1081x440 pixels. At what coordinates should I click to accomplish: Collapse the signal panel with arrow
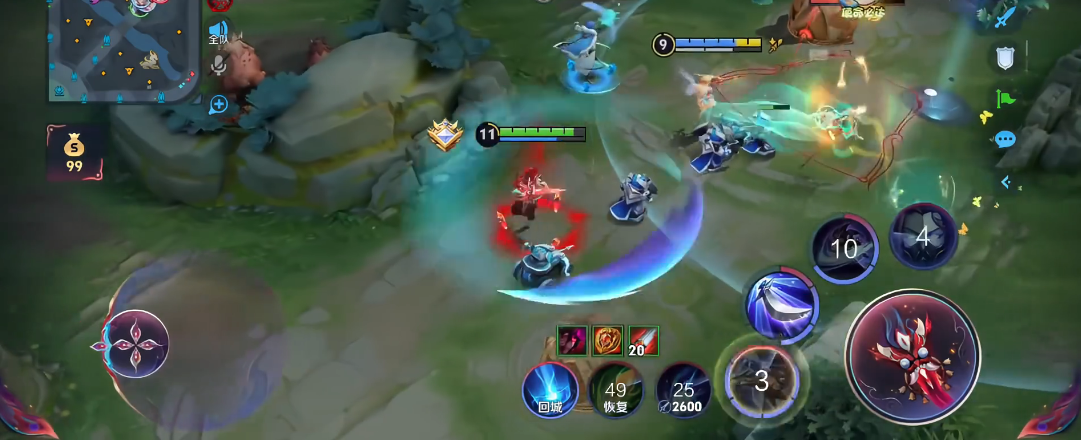1005,182
